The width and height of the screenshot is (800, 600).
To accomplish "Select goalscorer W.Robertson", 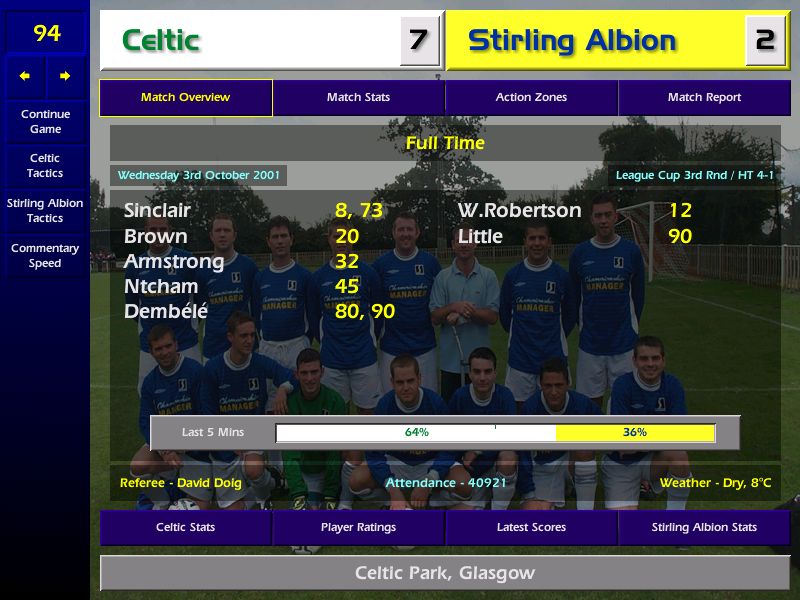I will [519, 210].
